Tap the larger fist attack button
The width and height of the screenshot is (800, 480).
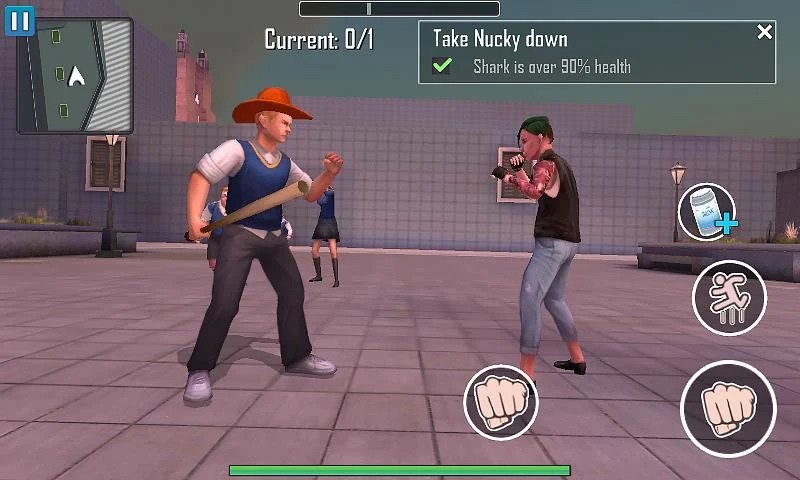coord(729,408)
